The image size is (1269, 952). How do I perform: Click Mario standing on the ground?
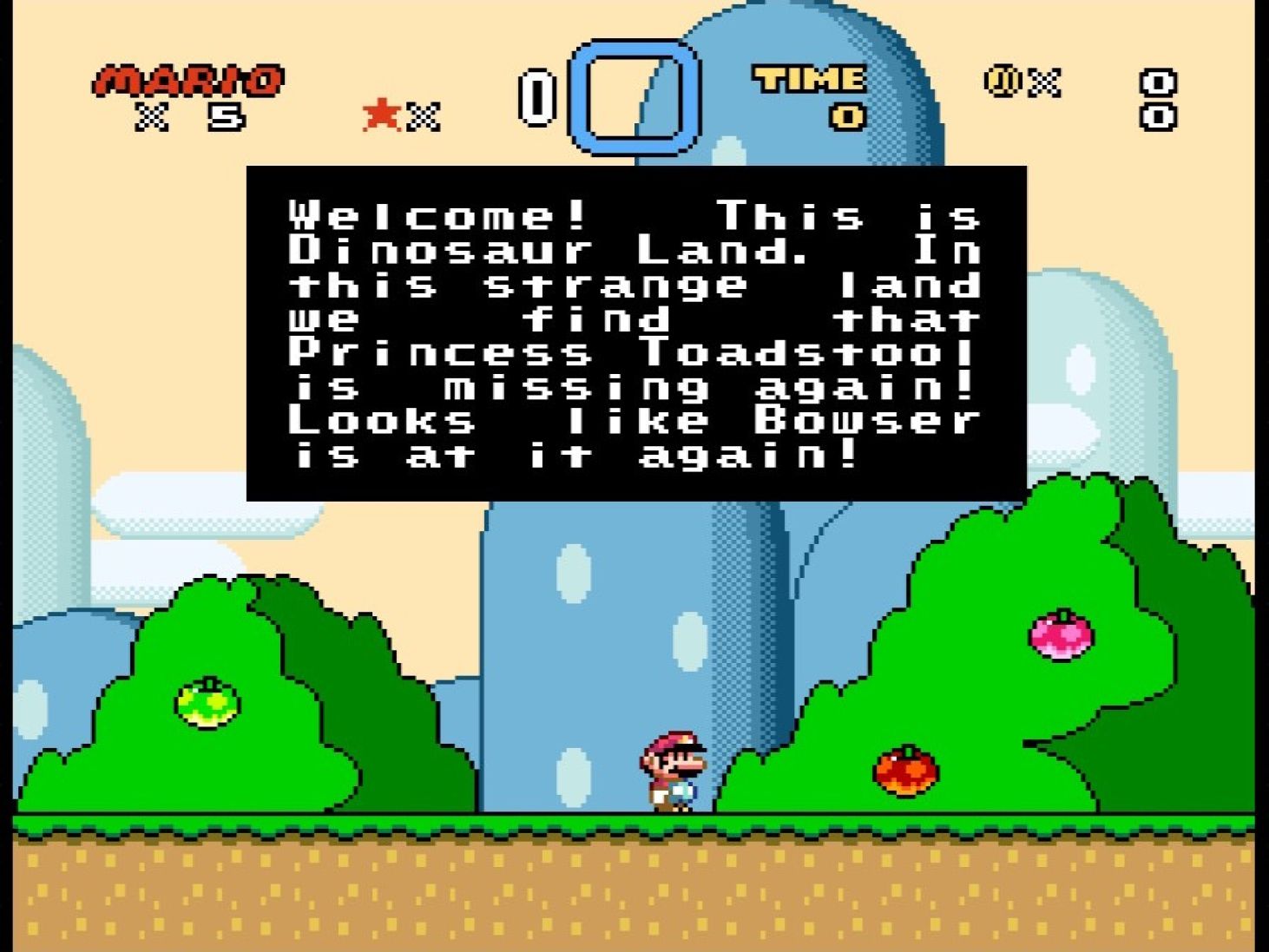point(674,772)
